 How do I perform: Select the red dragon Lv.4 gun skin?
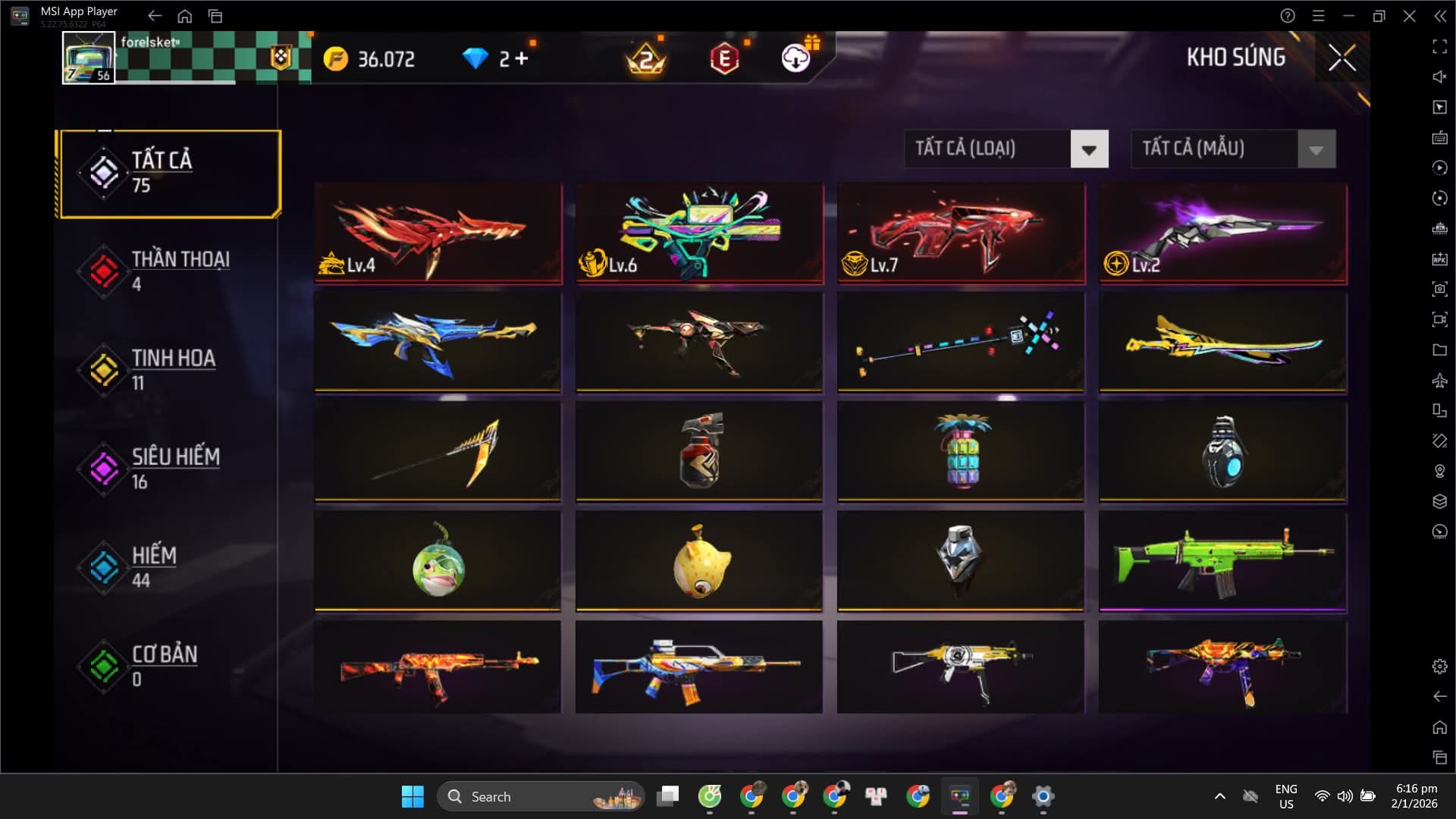point(438,234)
